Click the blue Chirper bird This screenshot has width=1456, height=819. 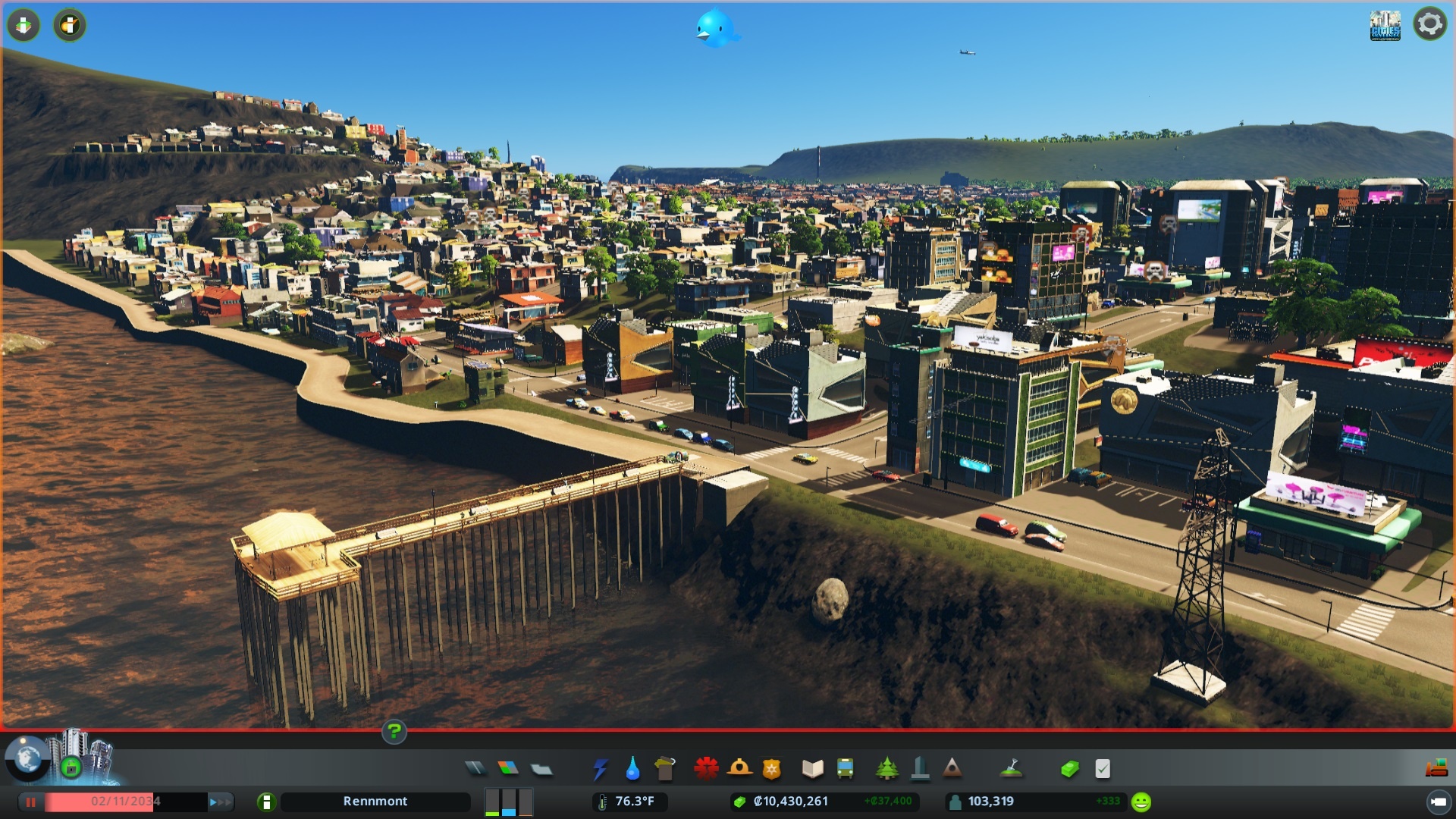pos(714,29)
